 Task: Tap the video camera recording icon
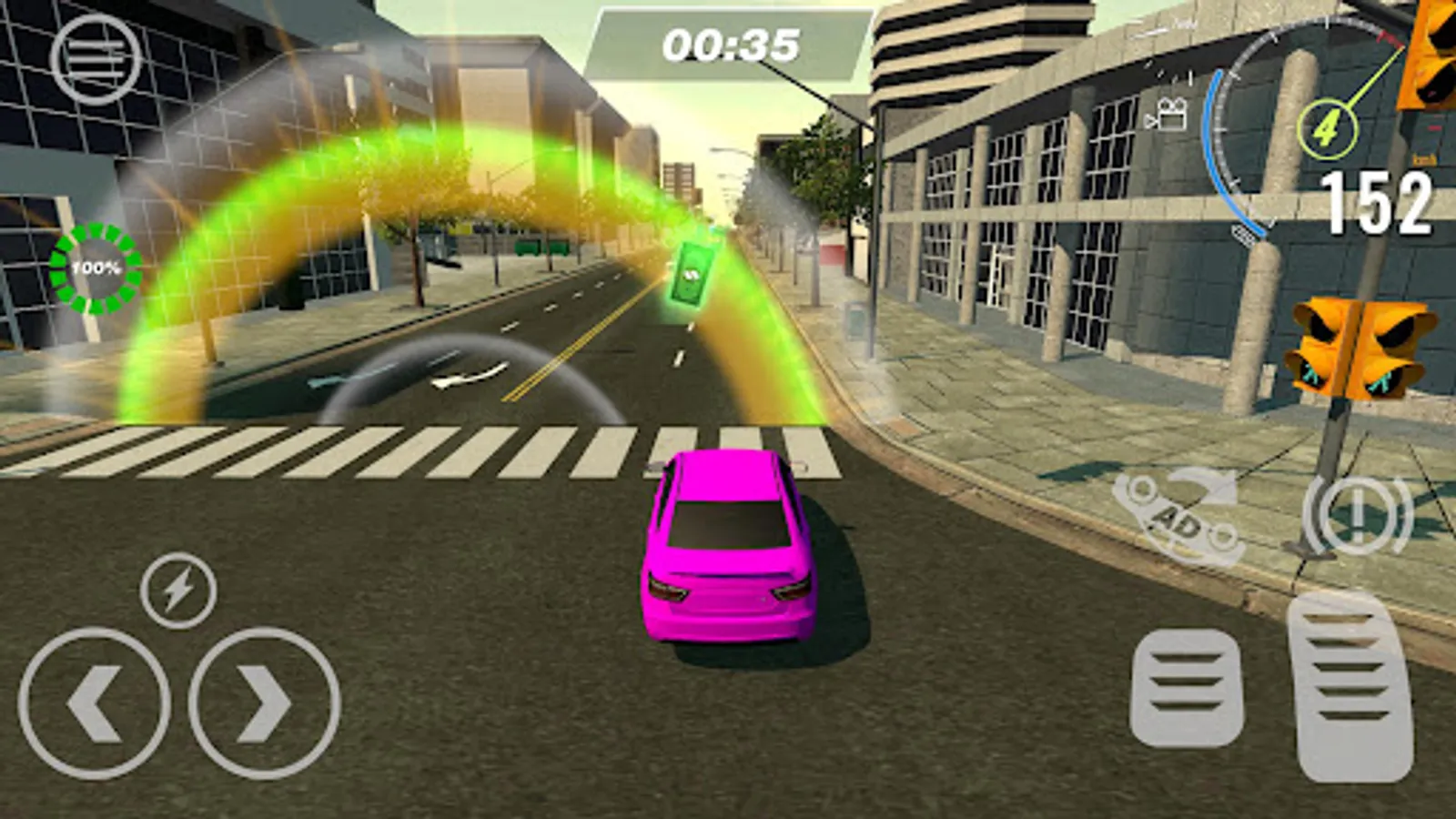tap(1171, 114)
